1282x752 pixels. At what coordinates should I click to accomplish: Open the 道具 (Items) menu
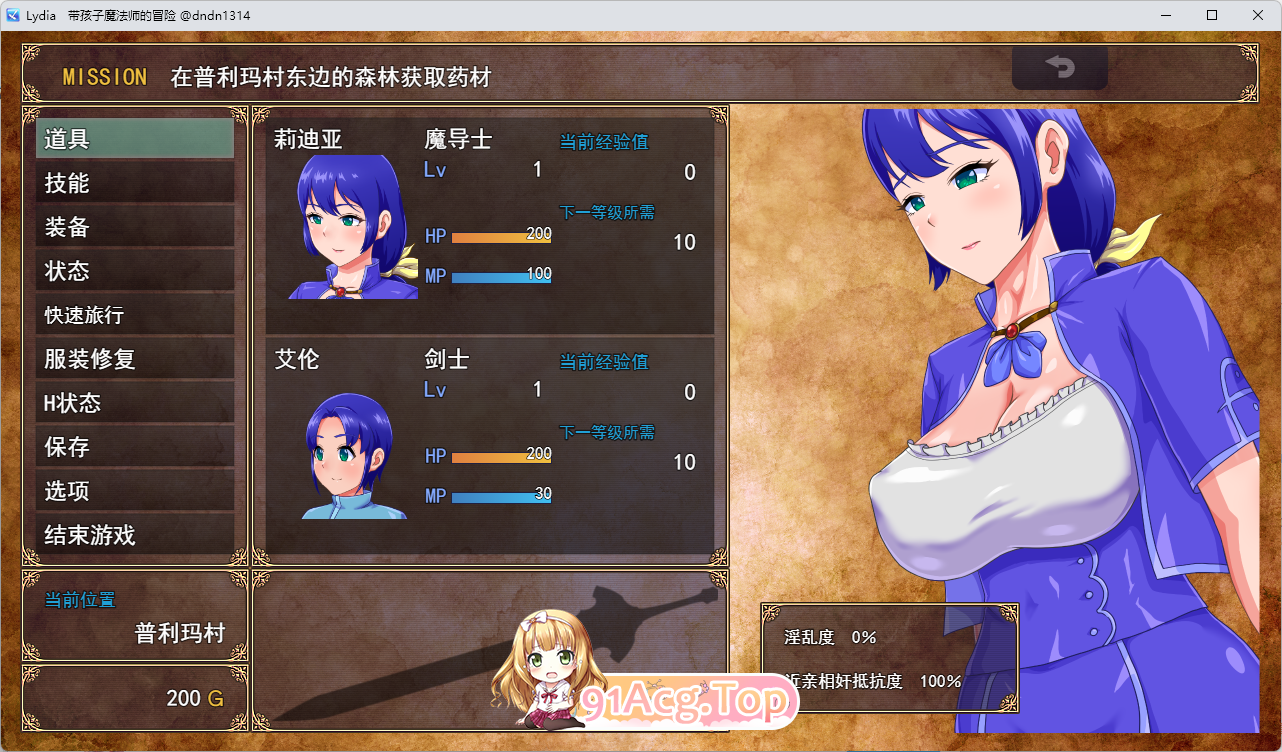[134, 138]
